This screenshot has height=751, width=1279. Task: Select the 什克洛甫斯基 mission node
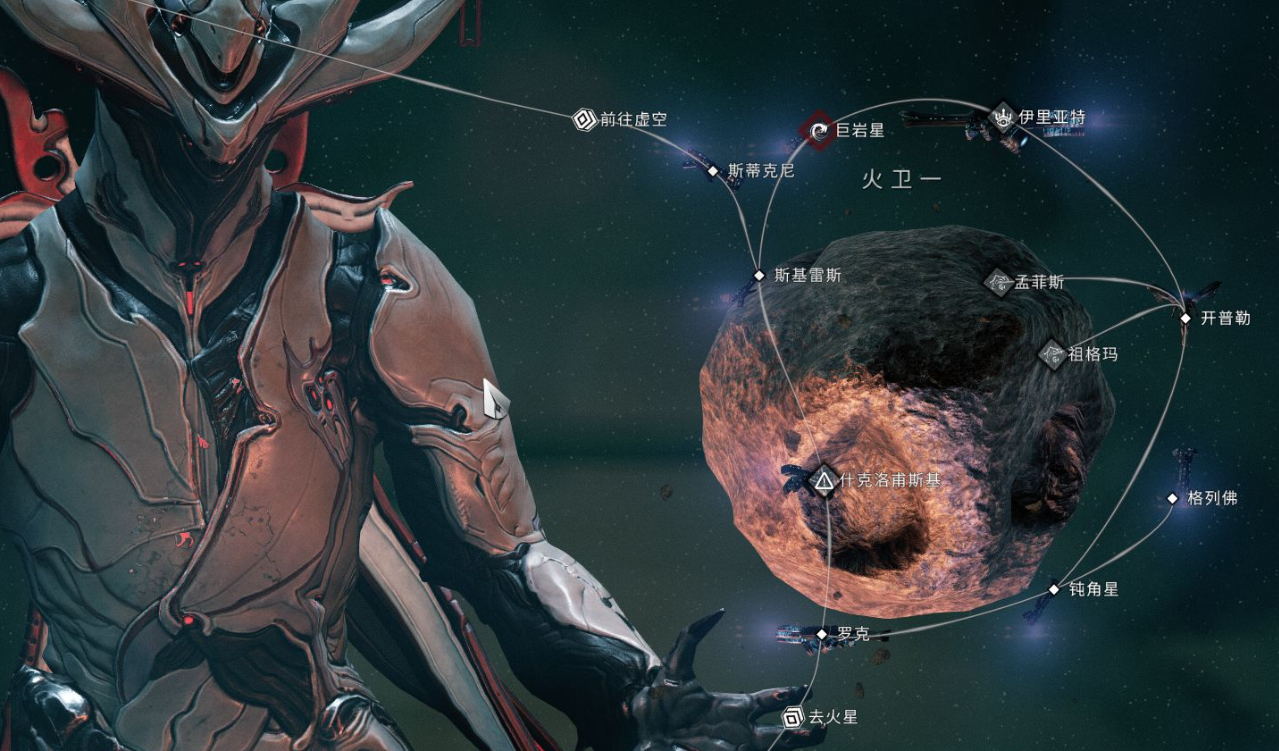click(x=823, y=481)
